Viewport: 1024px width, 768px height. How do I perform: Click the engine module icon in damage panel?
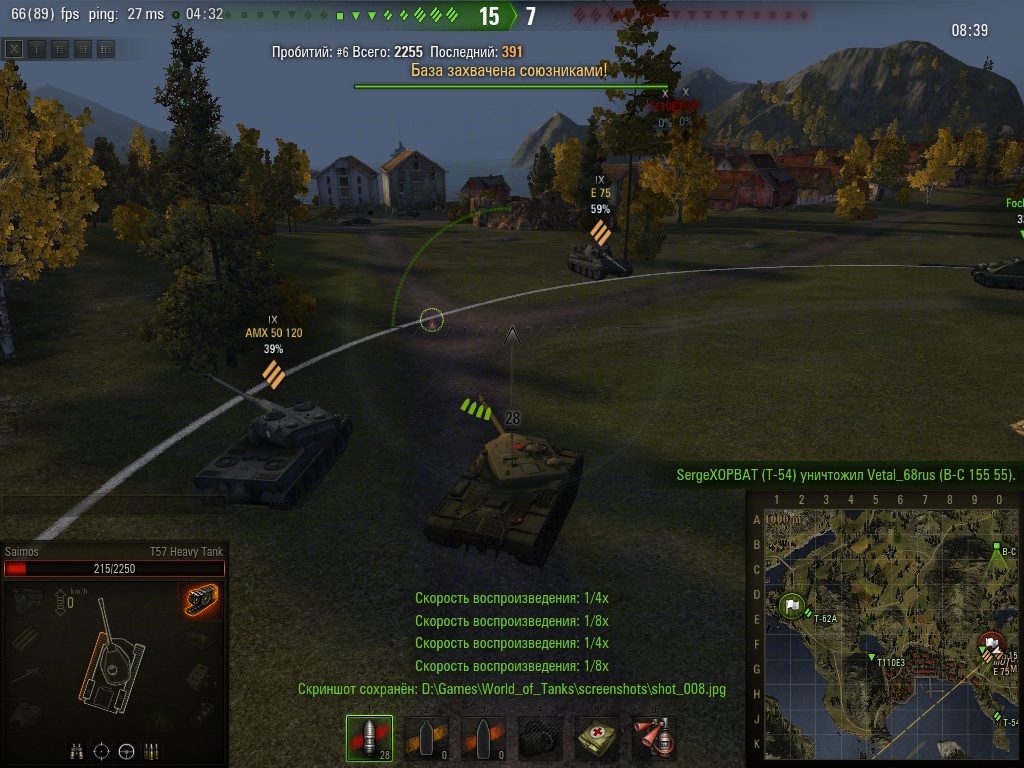coord(28,598)
